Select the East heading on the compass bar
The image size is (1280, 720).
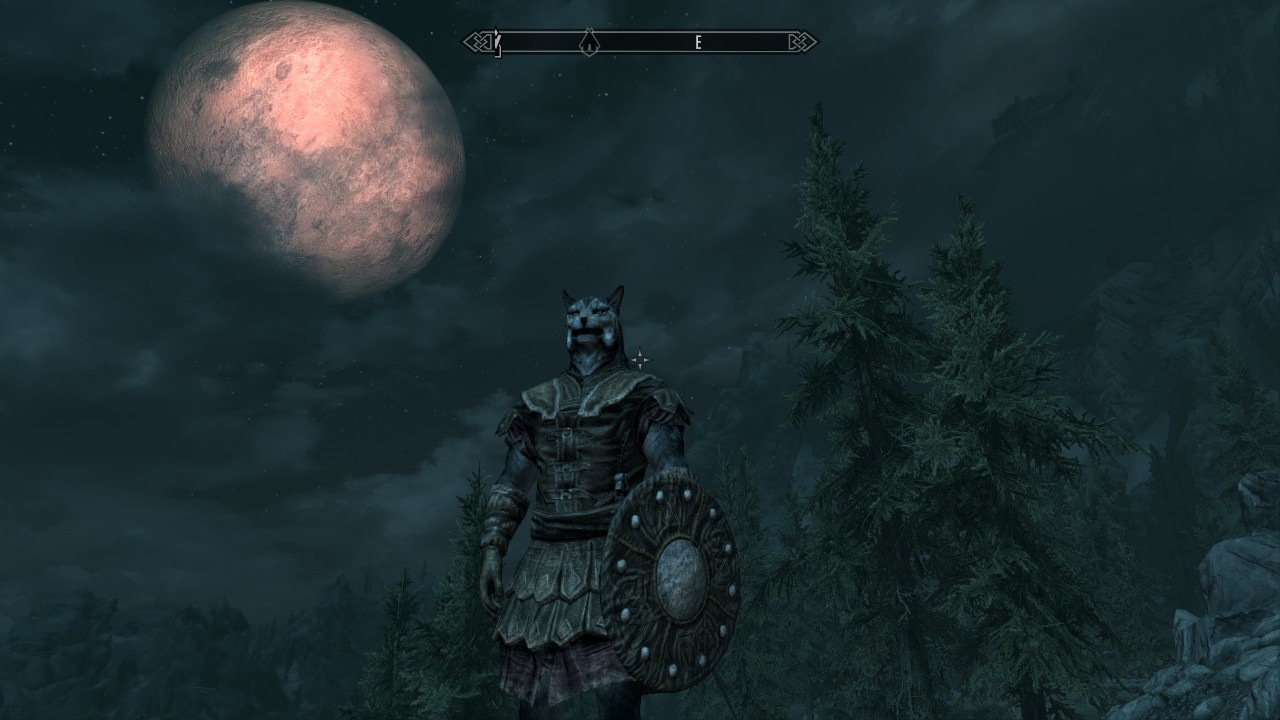pos(698,42)
